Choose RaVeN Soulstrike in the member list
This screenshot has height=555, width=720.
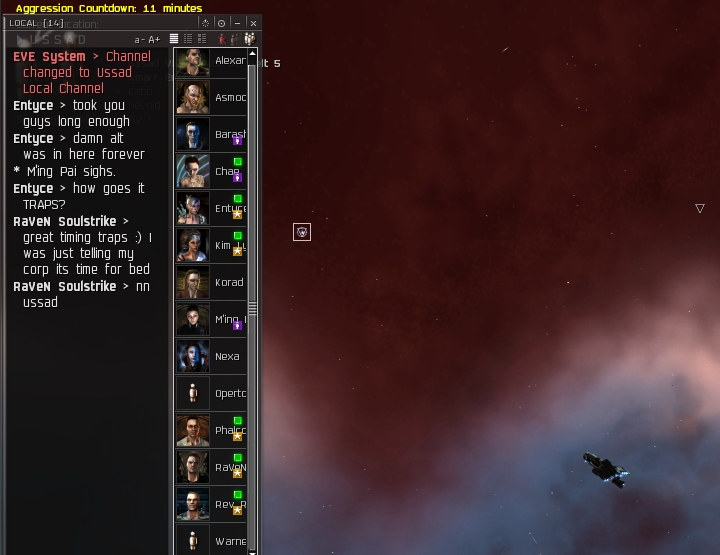[229, 467]
